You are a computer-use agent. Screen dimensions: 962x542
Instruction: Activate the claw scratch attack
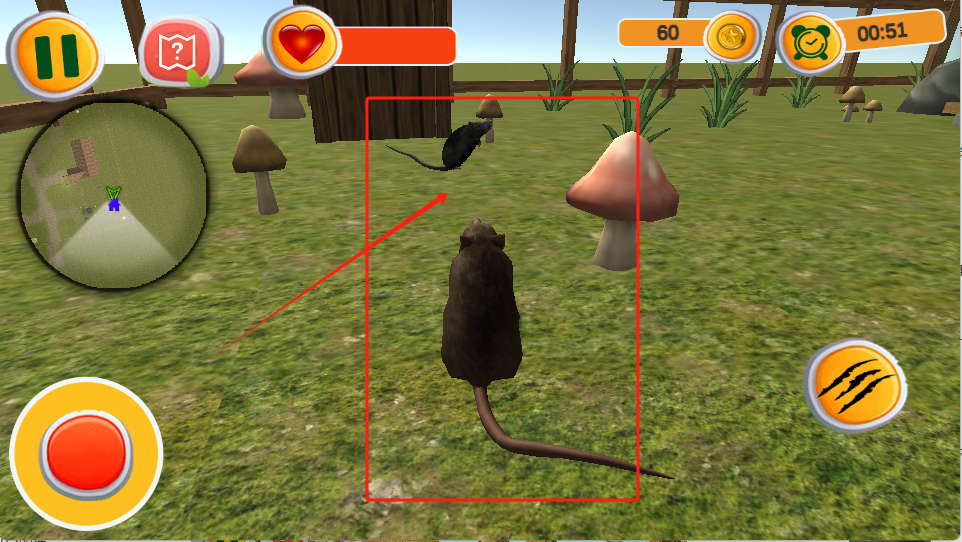click(x=856, y=386)
